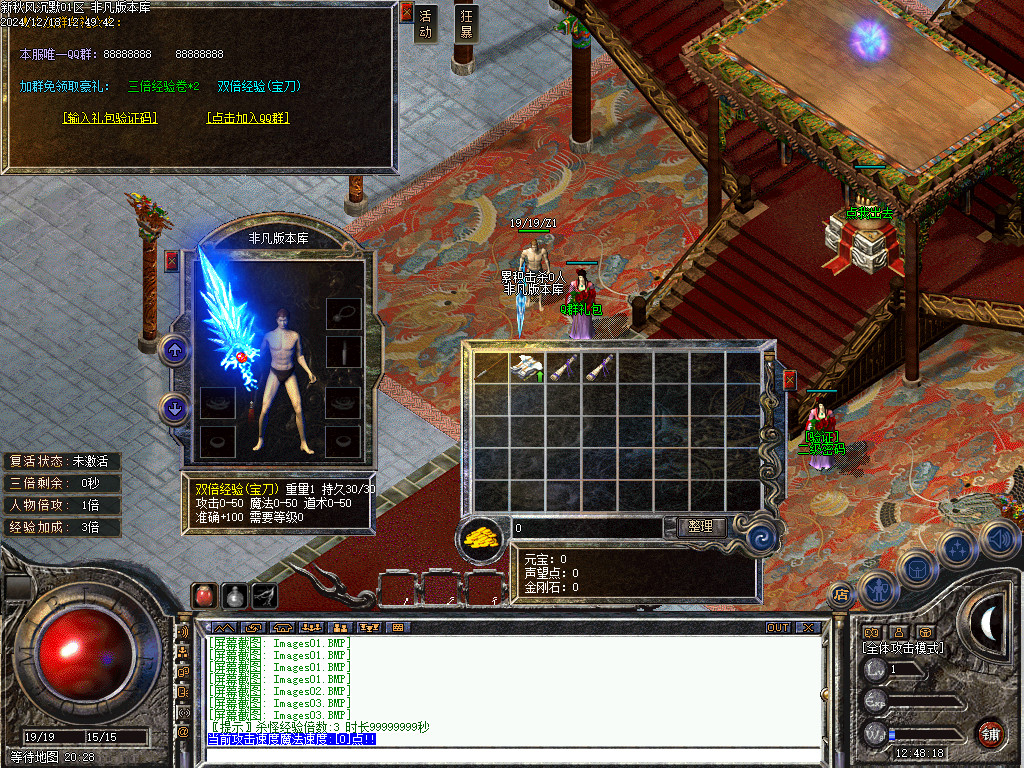Activate the 狂暴 rage button
Viewport: 1024px width, 768px height.
point(466,24)
